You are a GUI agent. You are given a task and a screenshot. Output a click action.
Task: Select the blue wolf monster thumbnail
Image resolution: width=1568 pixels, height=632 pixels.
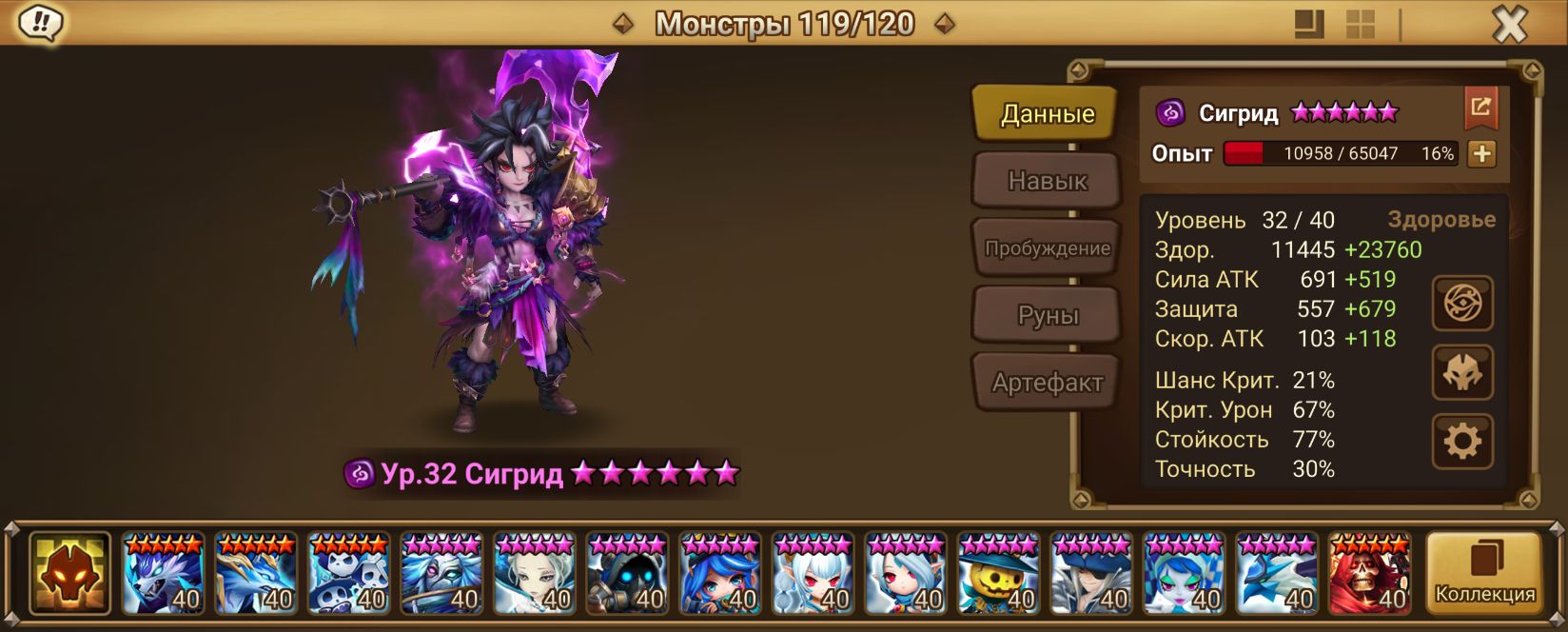tap(163, 573)
